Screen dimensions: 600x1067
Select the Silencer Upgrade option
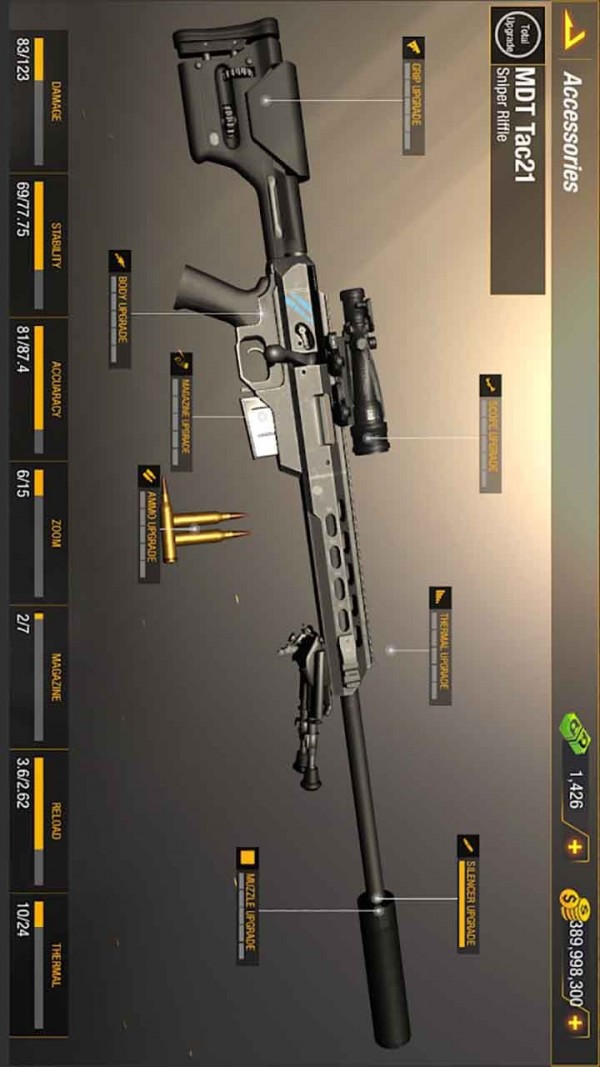[x=467, y=892]
